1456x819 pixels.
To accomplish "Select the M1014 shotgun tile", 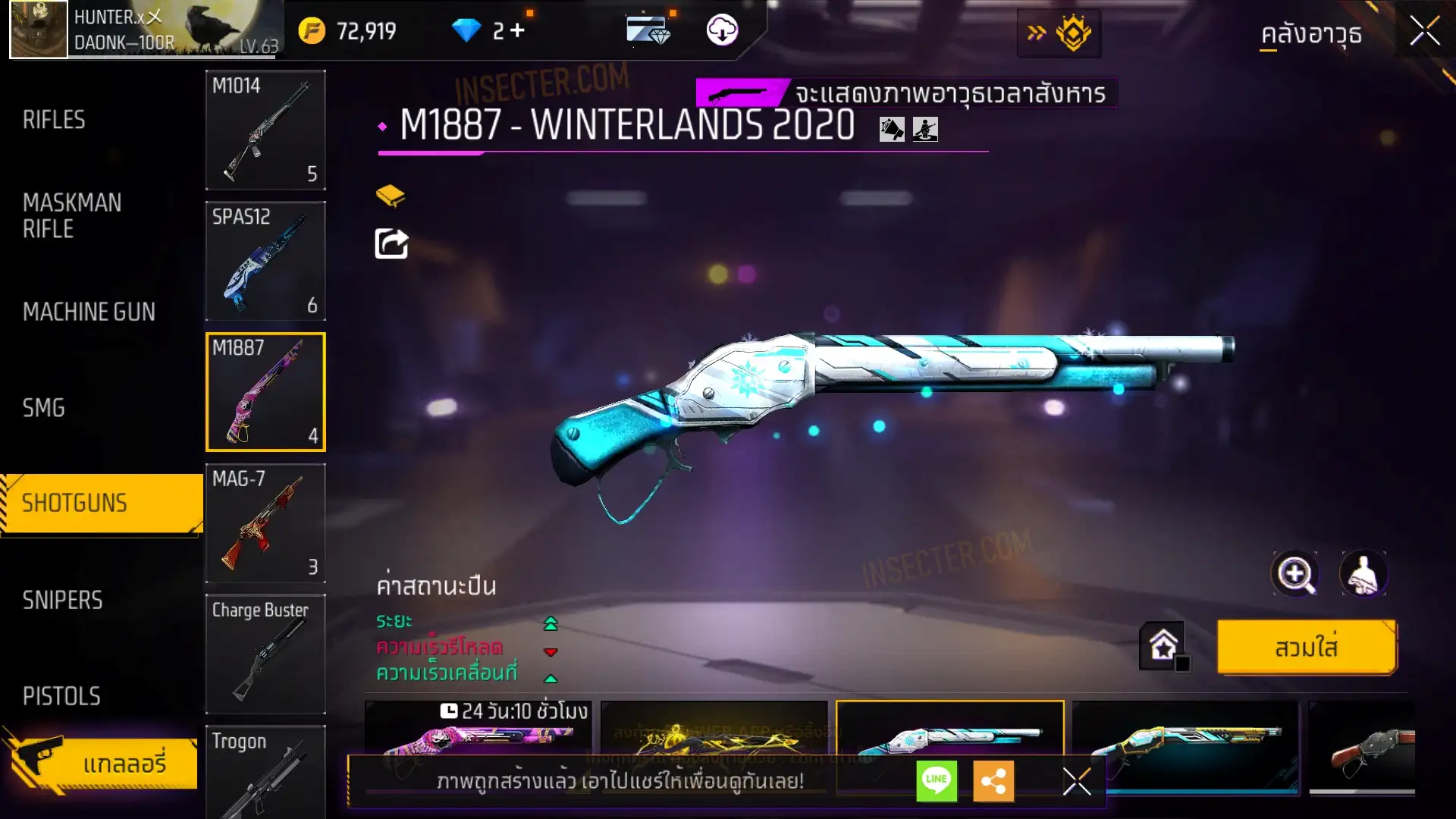I will point(265,130).
